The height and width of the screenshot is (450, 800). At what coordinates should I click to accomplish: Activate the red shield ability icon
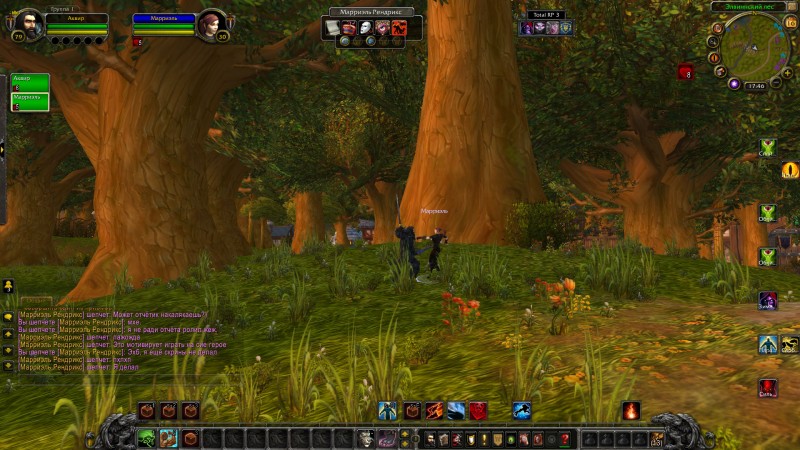[479, 410]
